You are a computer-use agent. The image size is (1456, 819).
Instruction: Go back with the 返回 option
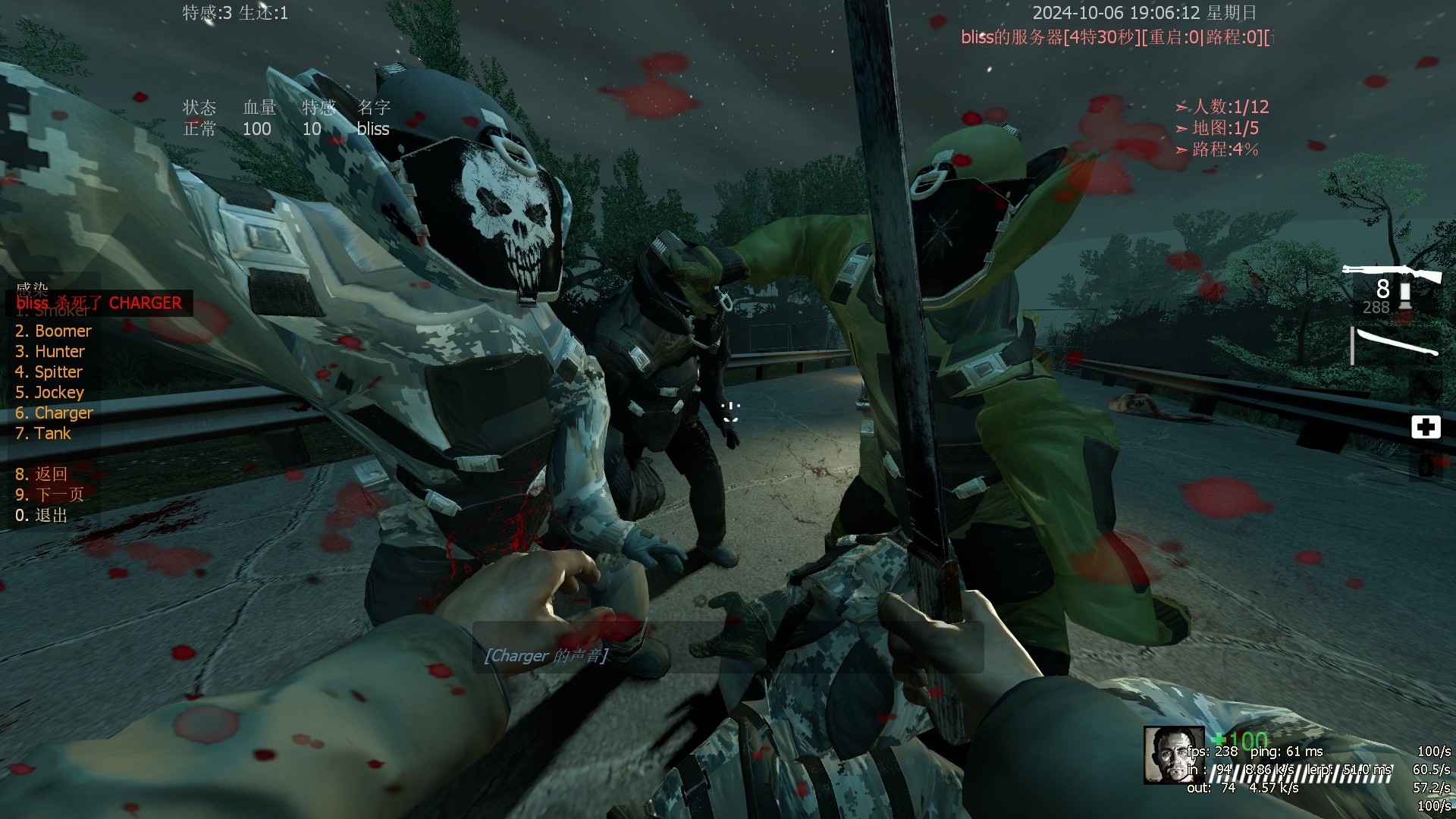(41, 475)
